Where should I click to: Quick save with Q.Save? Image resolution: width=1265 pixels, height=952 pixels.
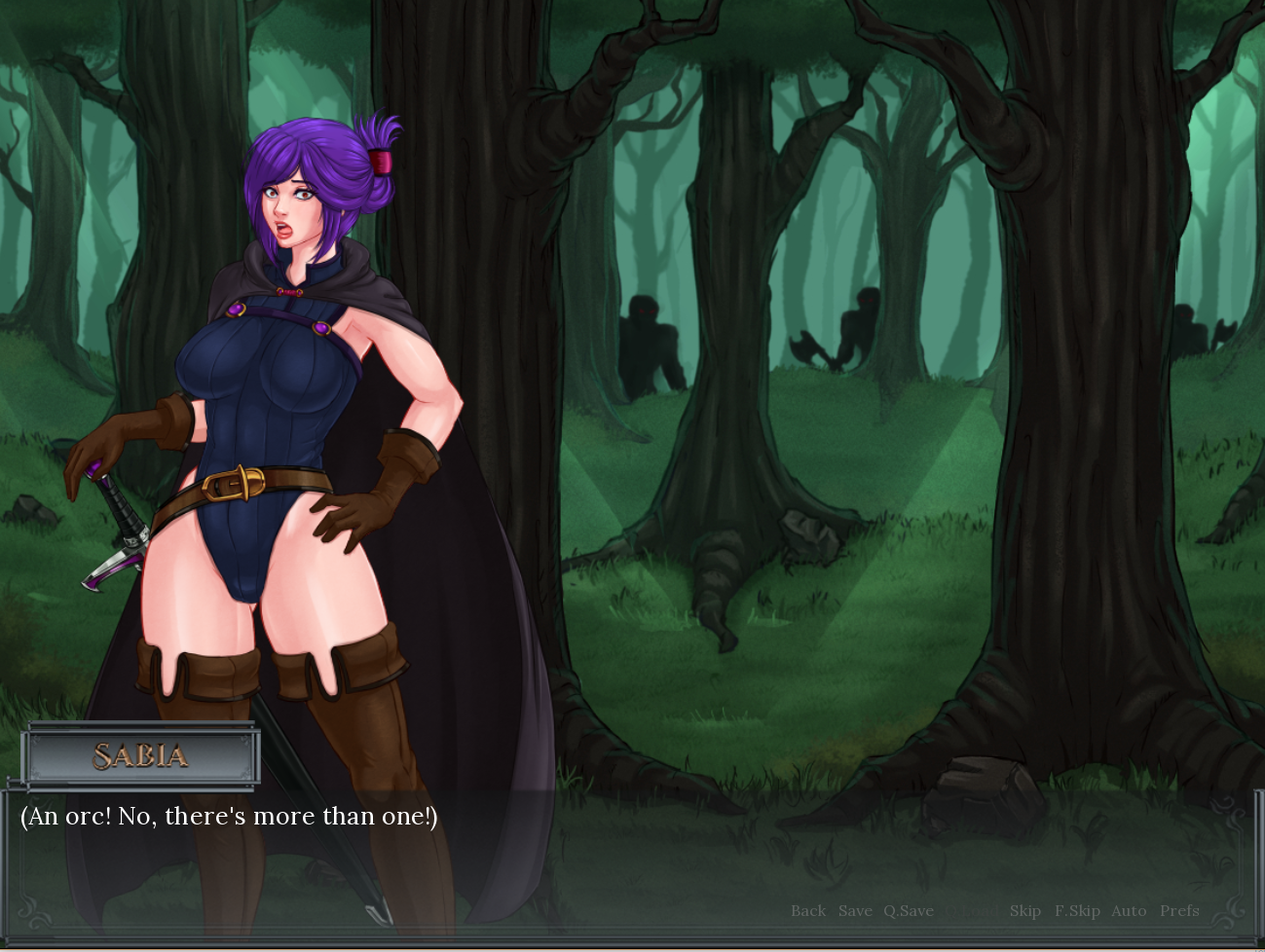pos(908,911)
